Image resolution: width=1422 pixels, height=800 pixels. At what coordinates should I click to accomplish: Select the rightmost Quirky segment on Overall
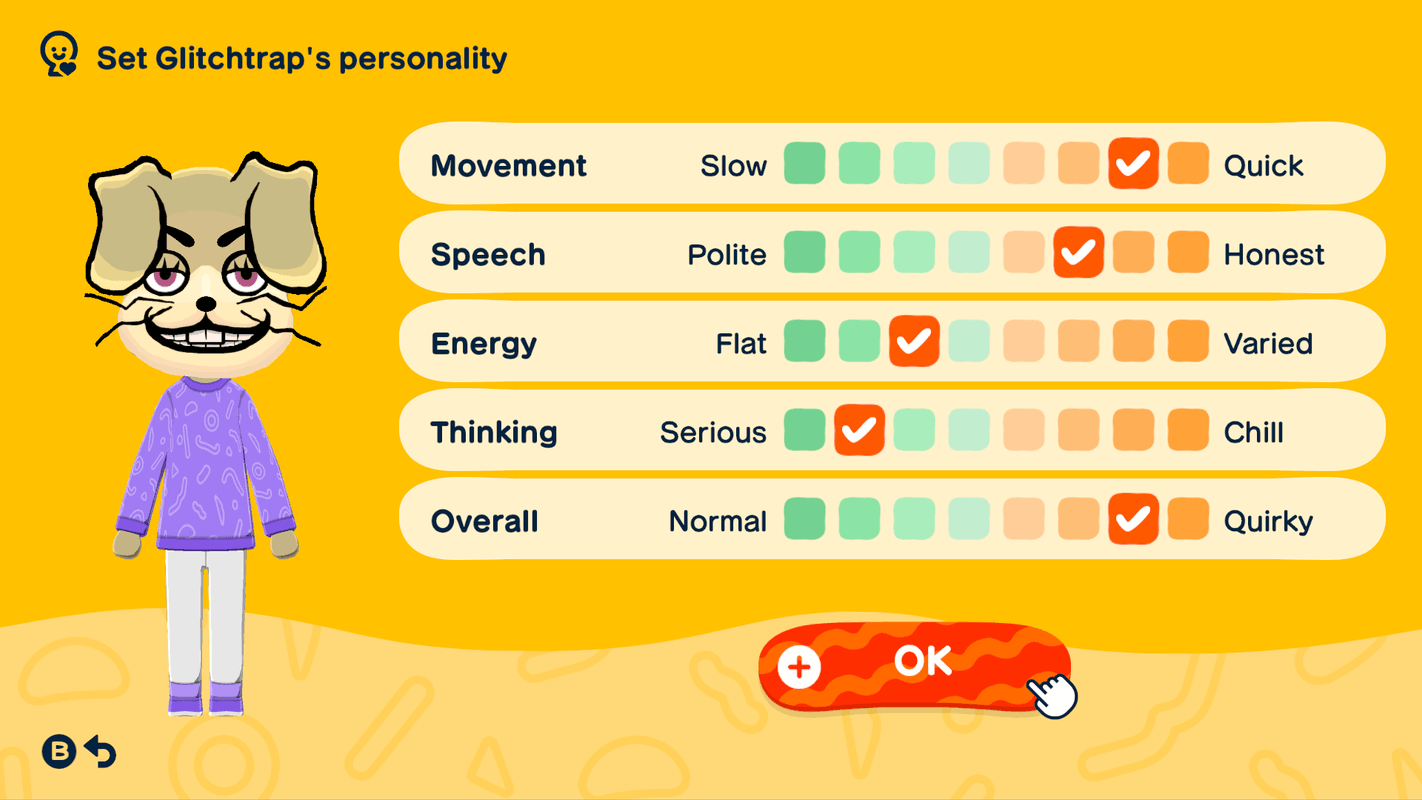1188,519
